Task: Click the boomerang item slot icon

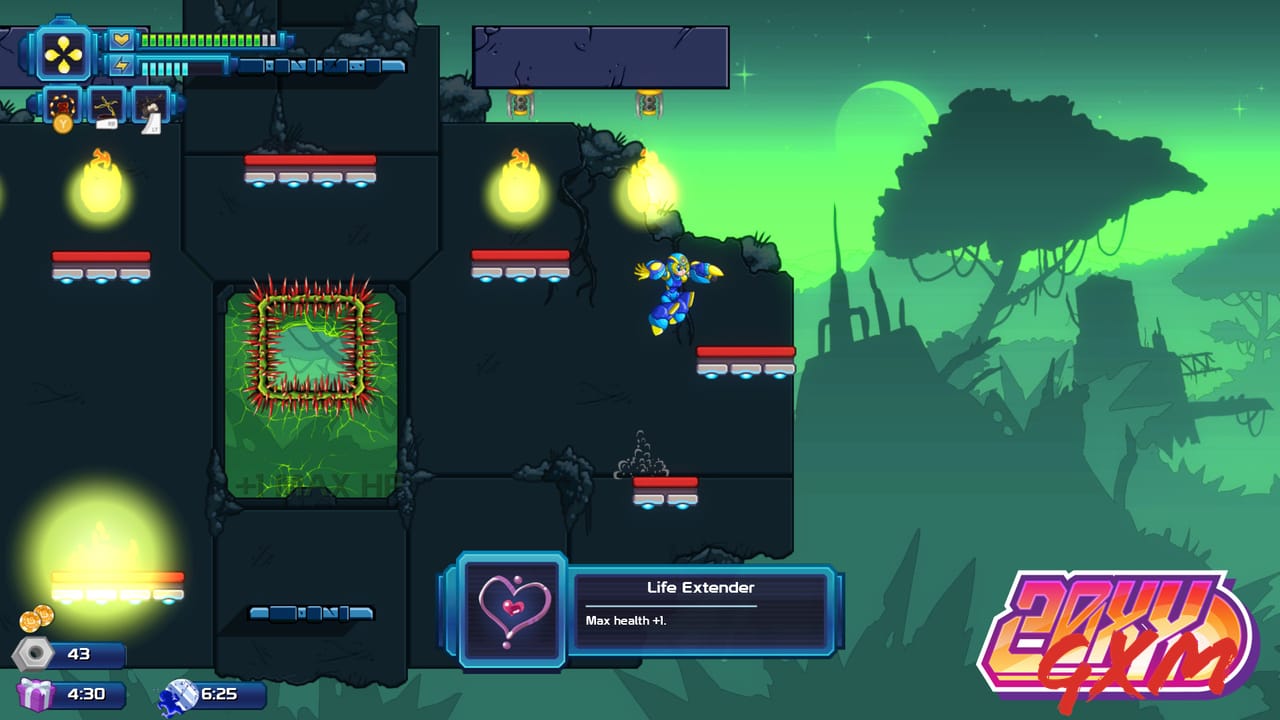Action: (106, 105)
